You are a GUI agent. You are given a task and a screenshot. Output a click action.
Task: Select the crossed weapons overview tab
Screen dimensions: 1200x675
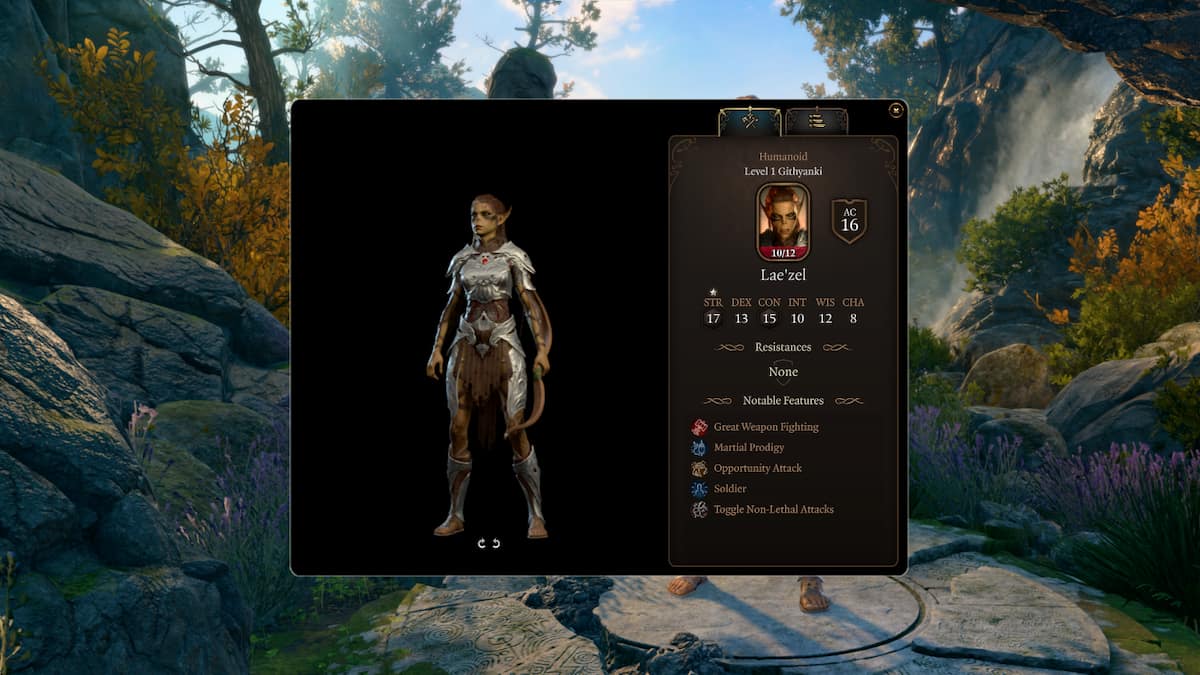click(x=750, y=121)
